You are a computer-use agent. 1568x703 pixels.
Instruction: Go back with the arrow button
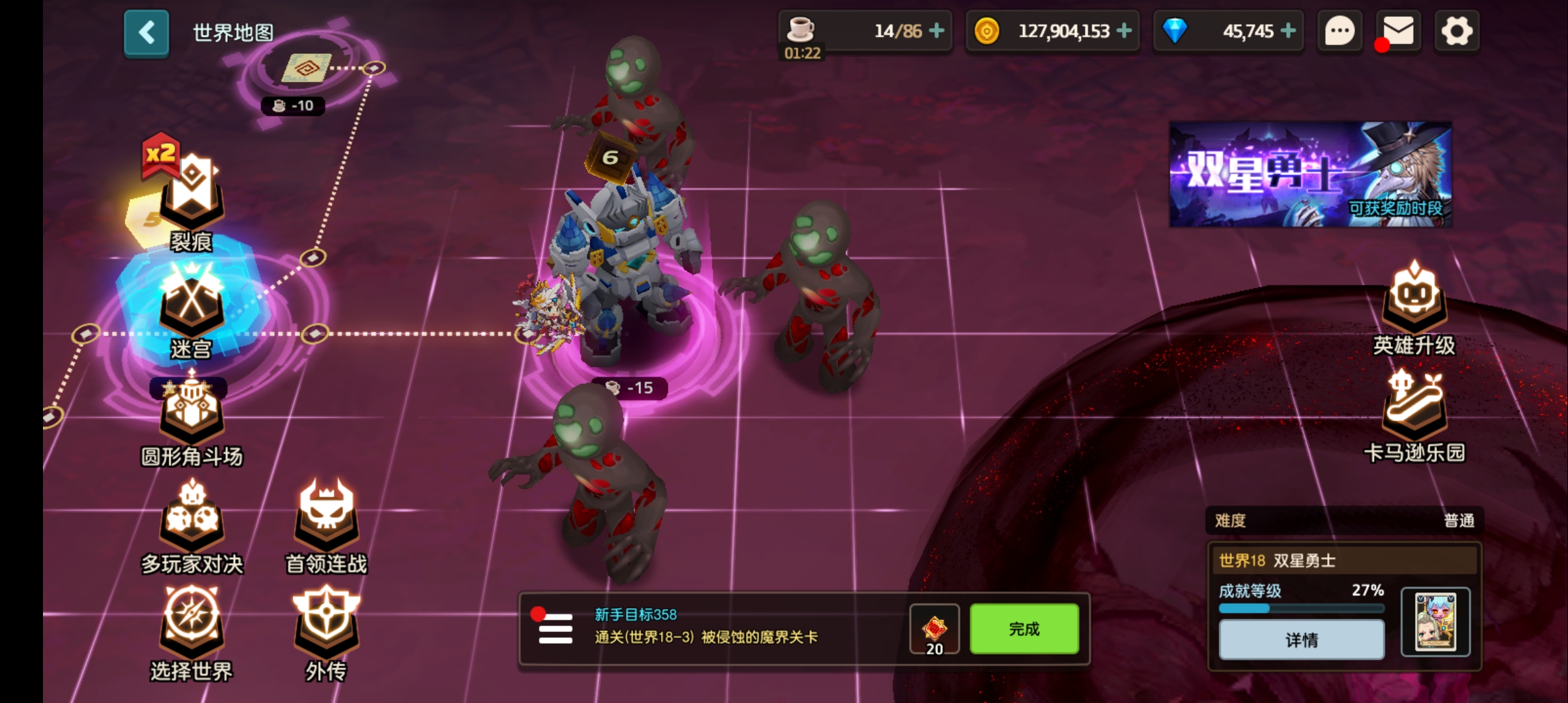147,33
